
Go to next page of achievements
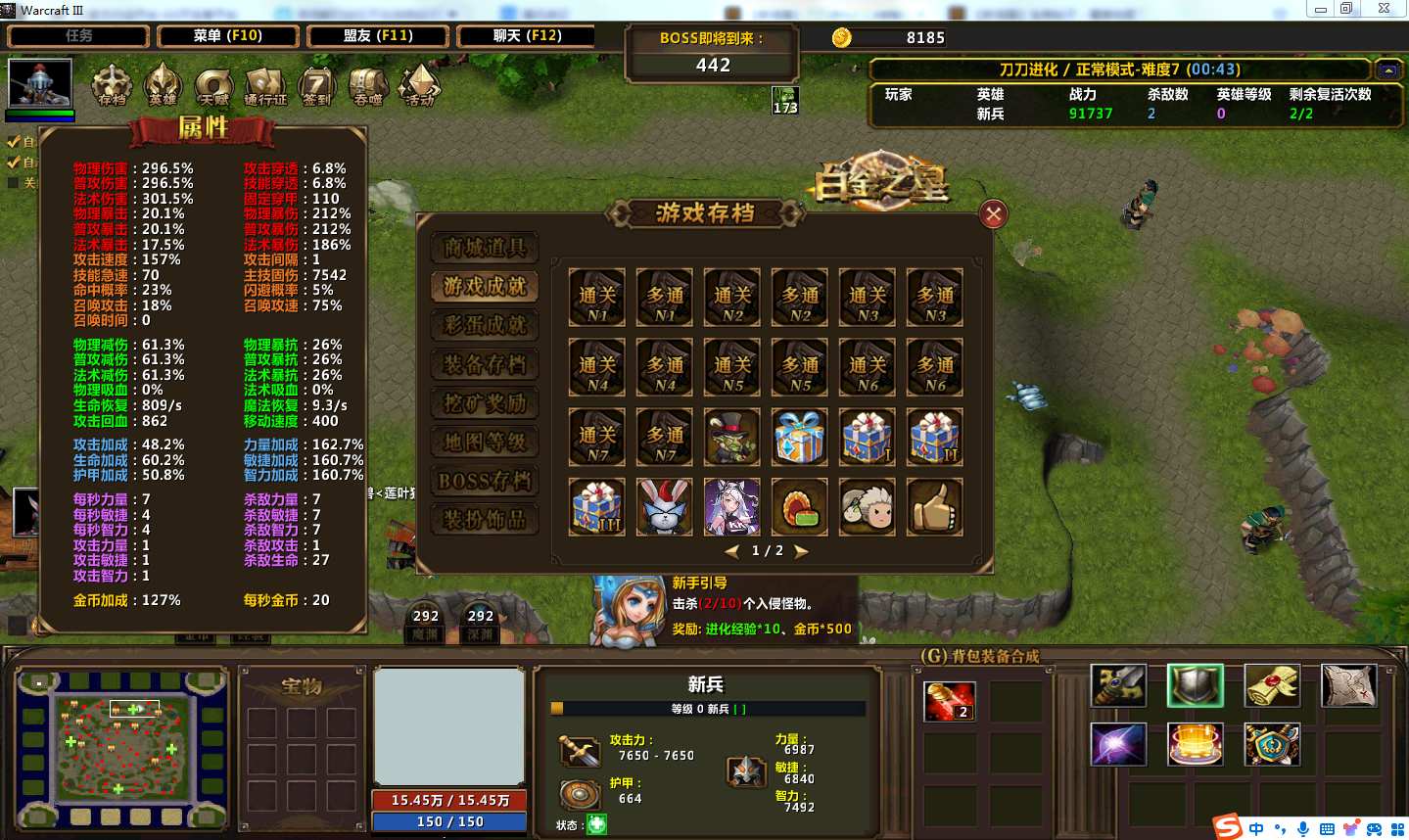(x=801, y=551)
